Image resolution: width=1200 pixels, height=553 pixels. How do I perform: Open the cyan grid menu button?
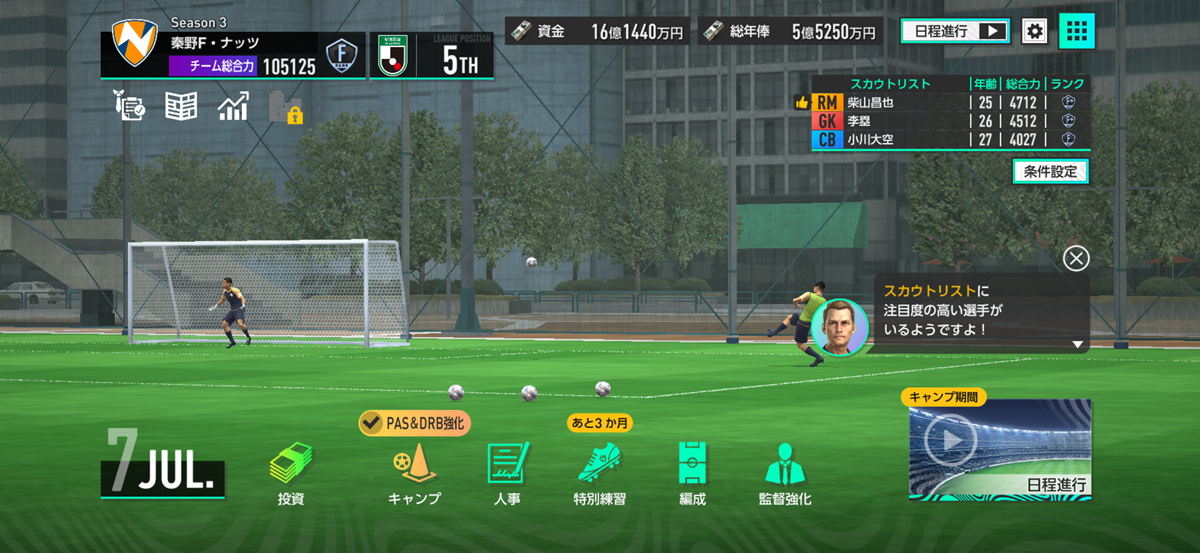1077,31
